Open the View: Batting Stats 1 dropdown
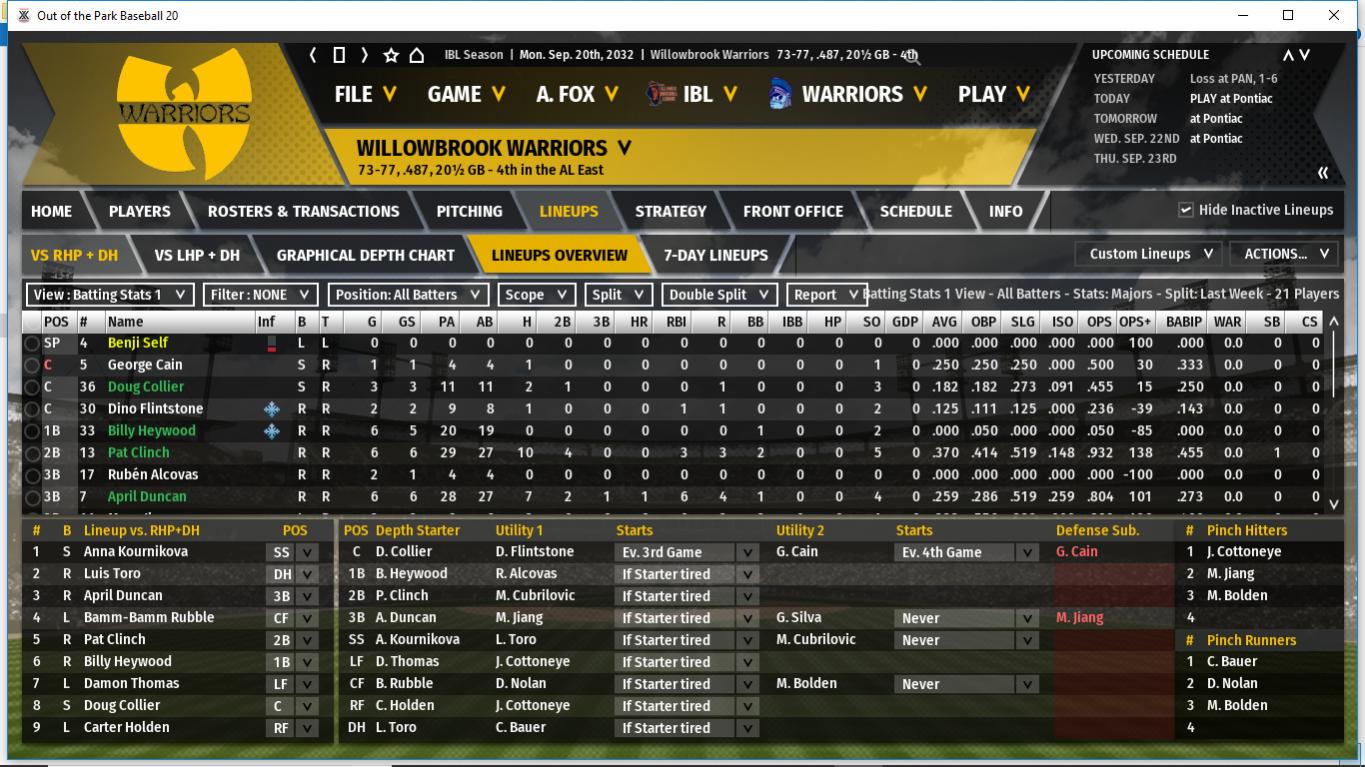Screen dimensions: 1365x767 click(110, 295)
